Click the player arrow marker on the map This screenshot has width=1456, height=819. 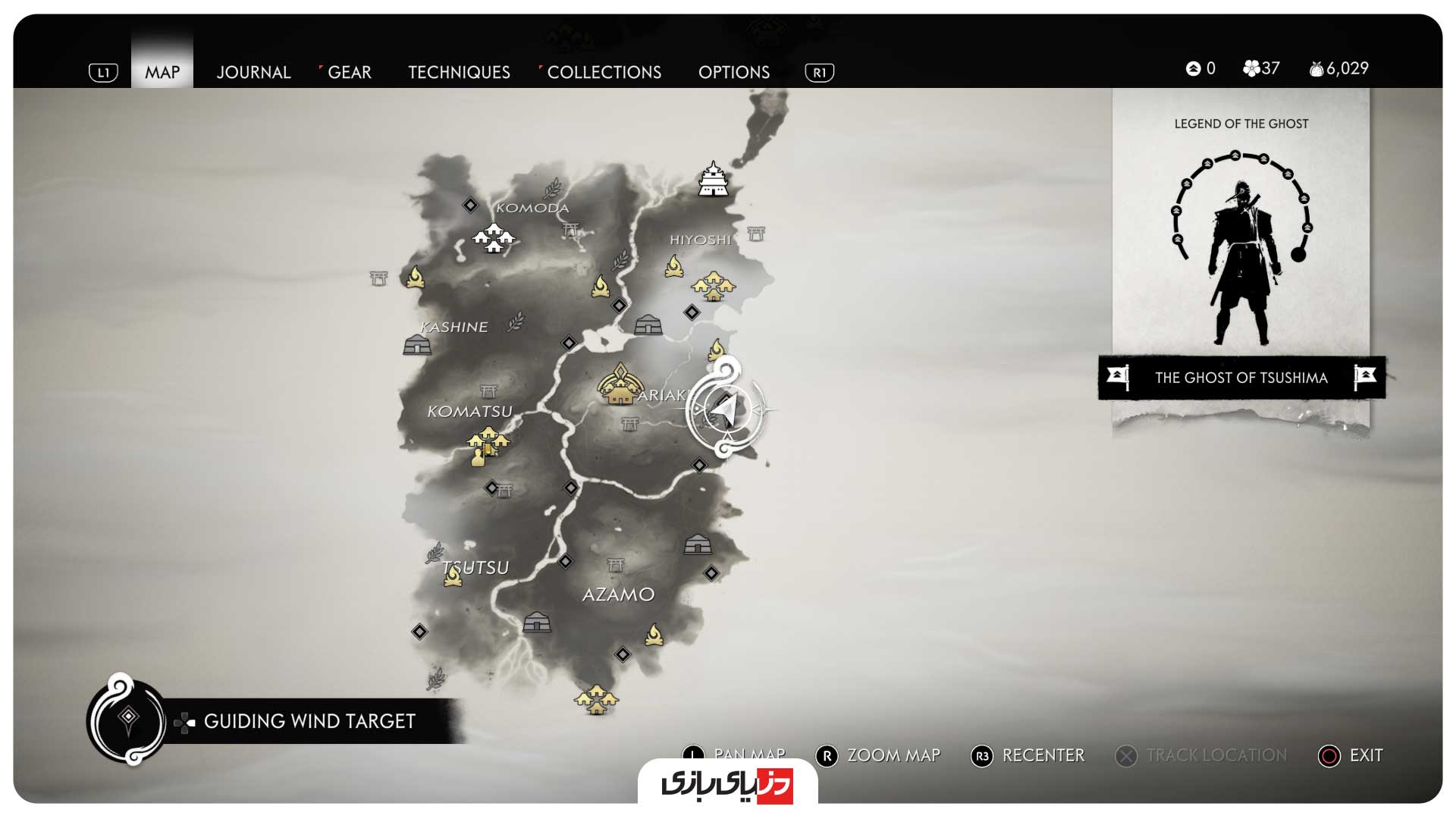726,409
